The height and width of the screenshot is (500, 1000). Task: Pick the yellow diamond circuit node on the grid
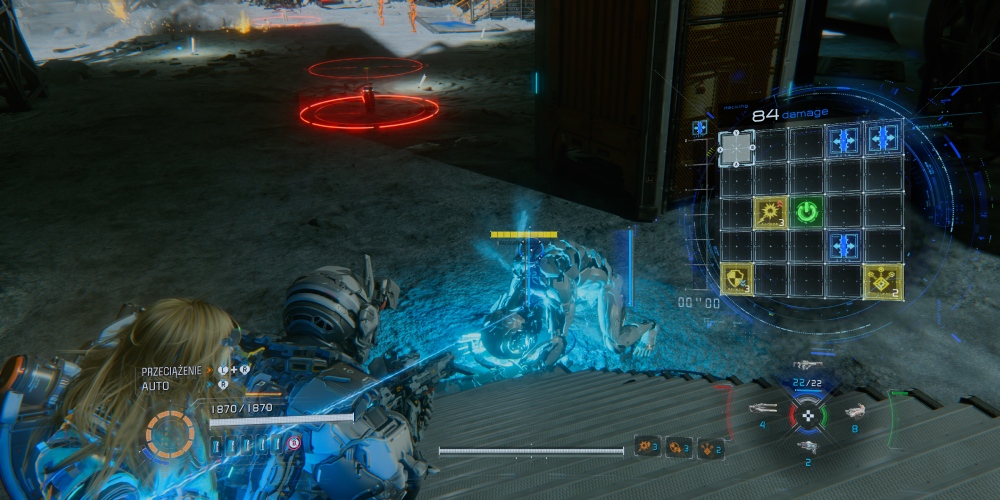883,280
